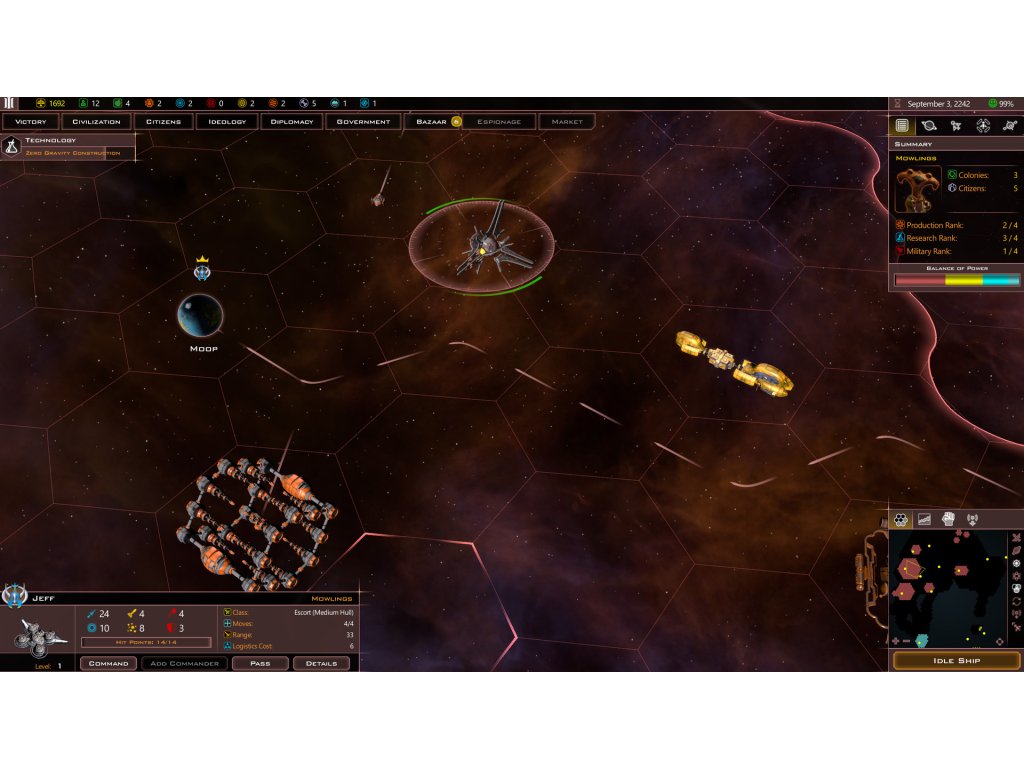Image resolution: width=1024 pixels, height=768 pixels.
Task: Select the graph chart minimap tab
Action: (925, 519)
